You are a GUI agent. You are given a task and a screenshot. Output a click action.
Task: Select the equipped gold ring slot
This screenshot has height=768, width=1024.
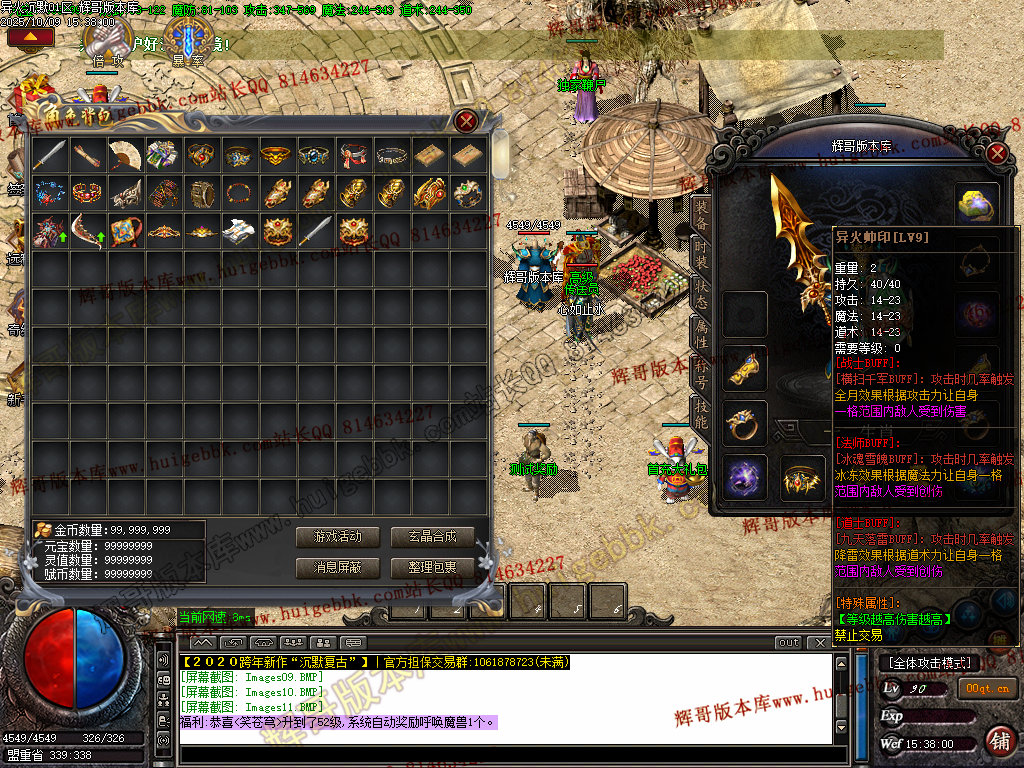[745, 423]
